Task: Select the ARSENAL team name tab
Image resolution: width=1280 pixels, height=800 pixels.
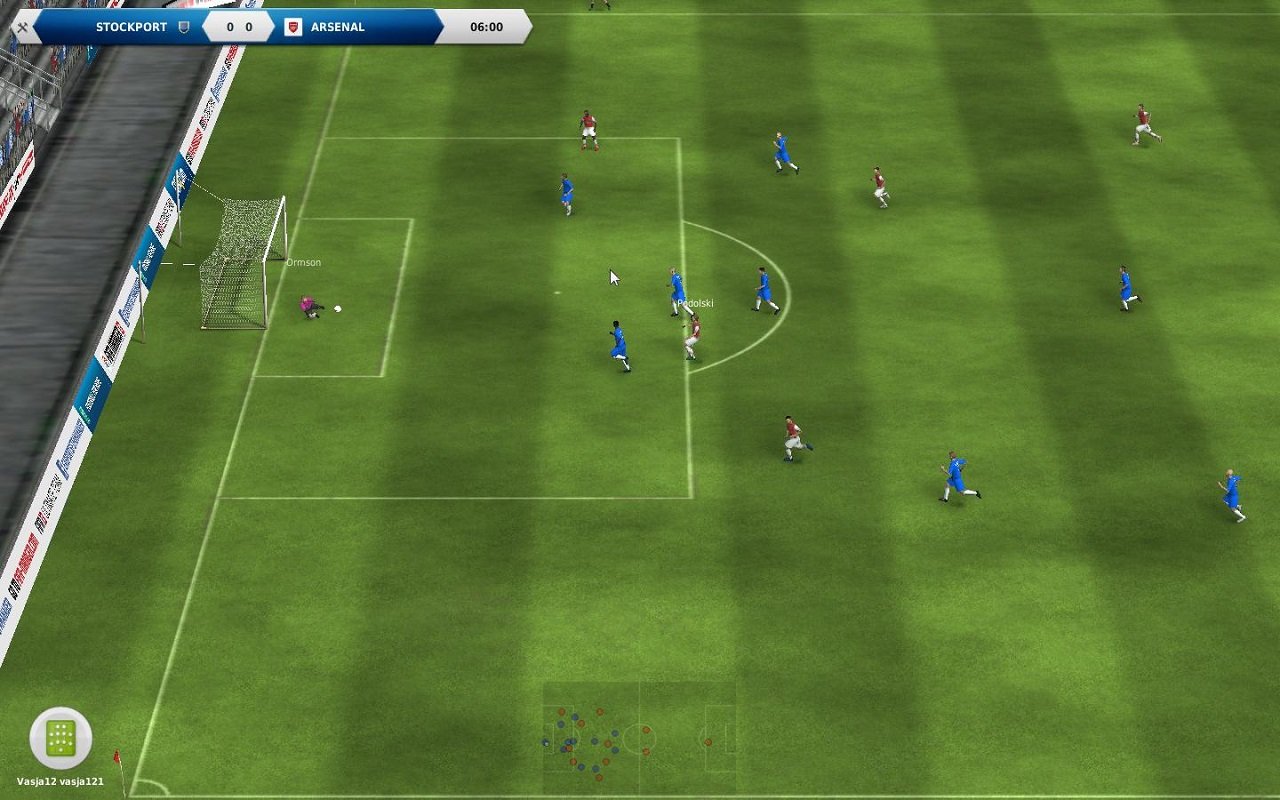Action: 336,27
